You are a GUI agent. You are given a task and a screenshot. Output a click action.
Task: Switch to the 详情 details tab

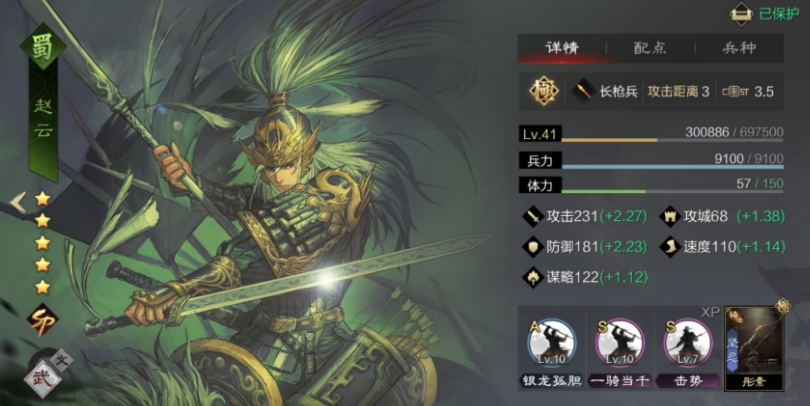point(561,48)
